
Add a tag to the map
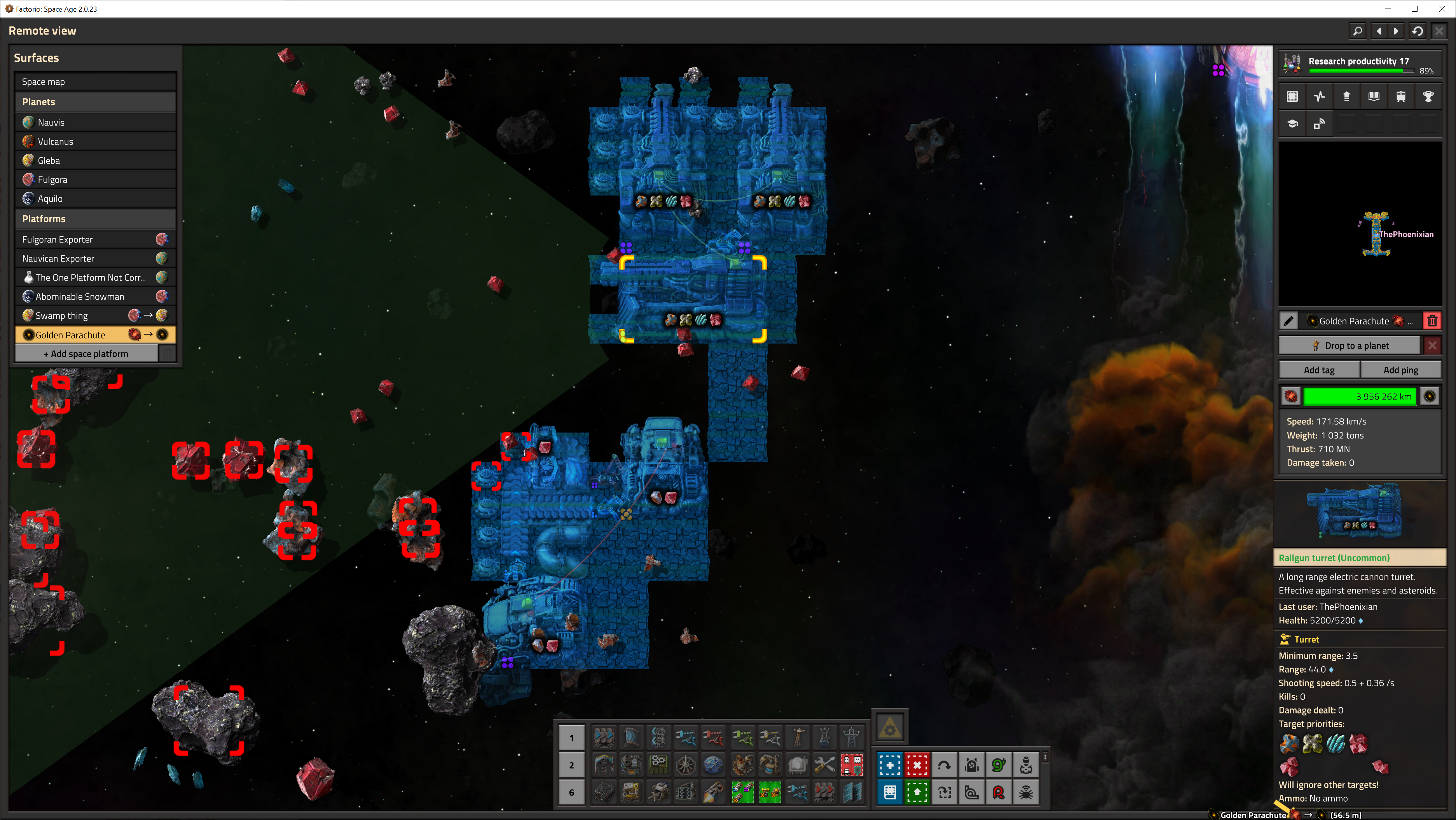pos(1319,370)
